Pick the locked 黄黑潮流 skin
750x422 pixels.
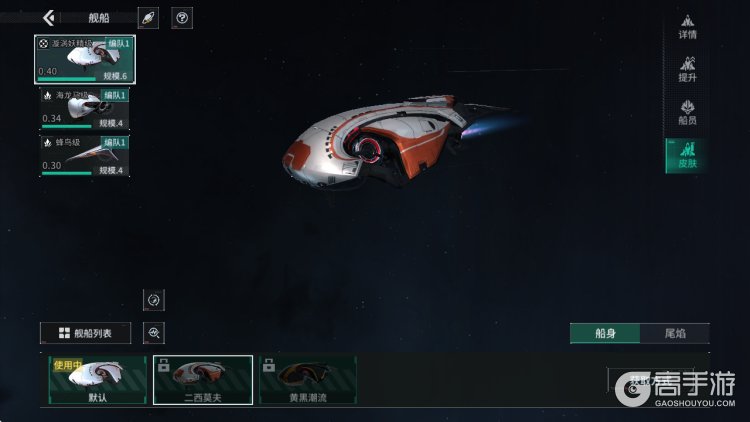click(x=307, y=379)
